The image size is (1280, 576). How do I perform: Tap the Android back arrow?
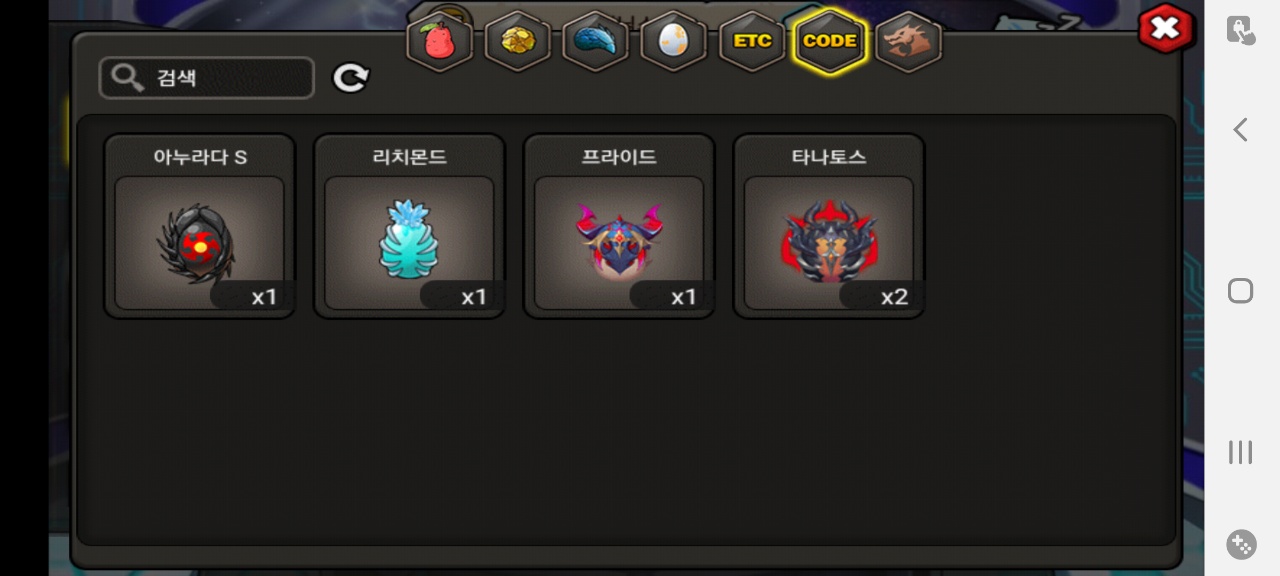click(x=1241, y=129)
